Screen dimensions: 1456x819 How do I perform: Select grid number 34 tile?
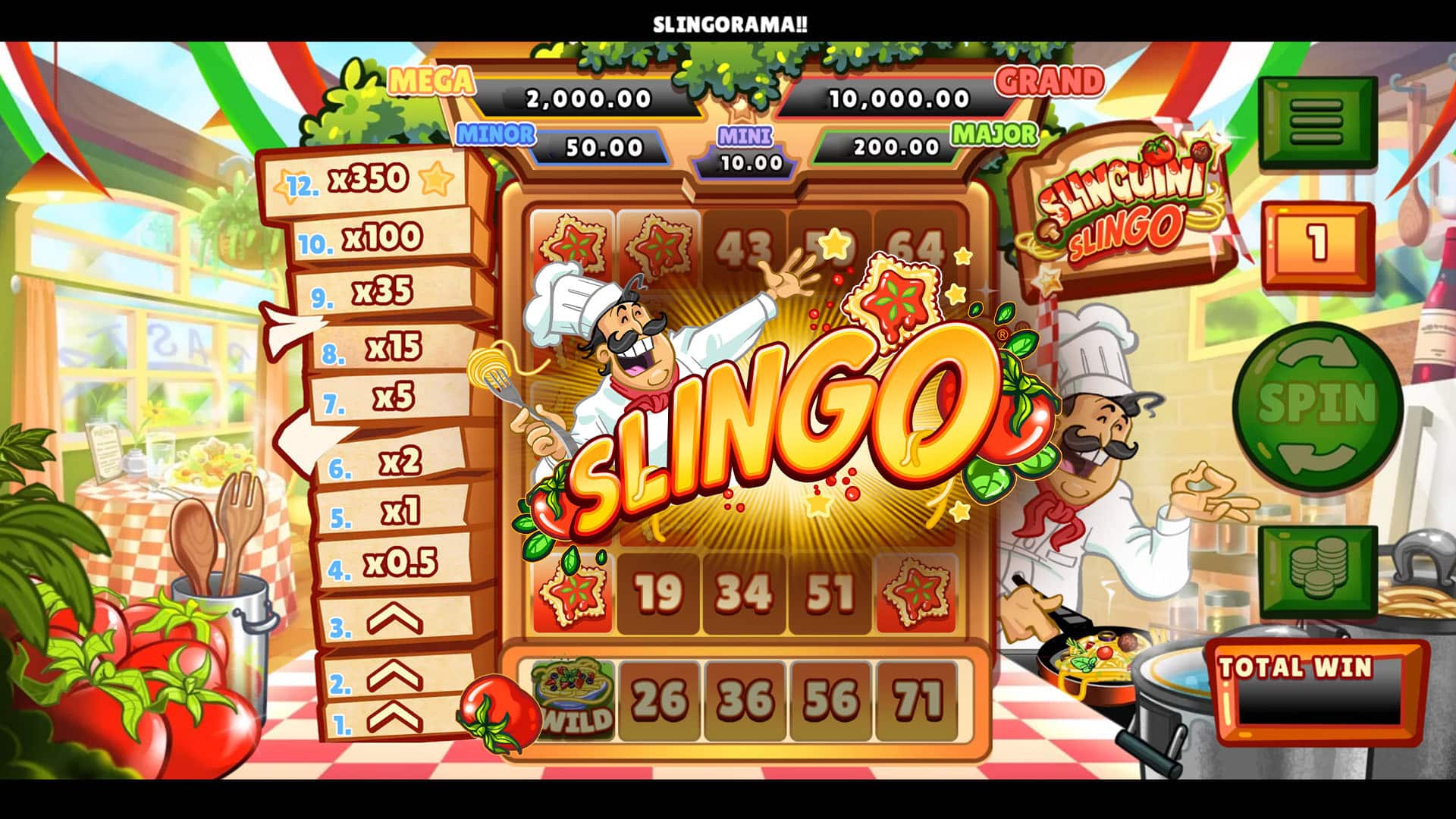click(744, 593)
